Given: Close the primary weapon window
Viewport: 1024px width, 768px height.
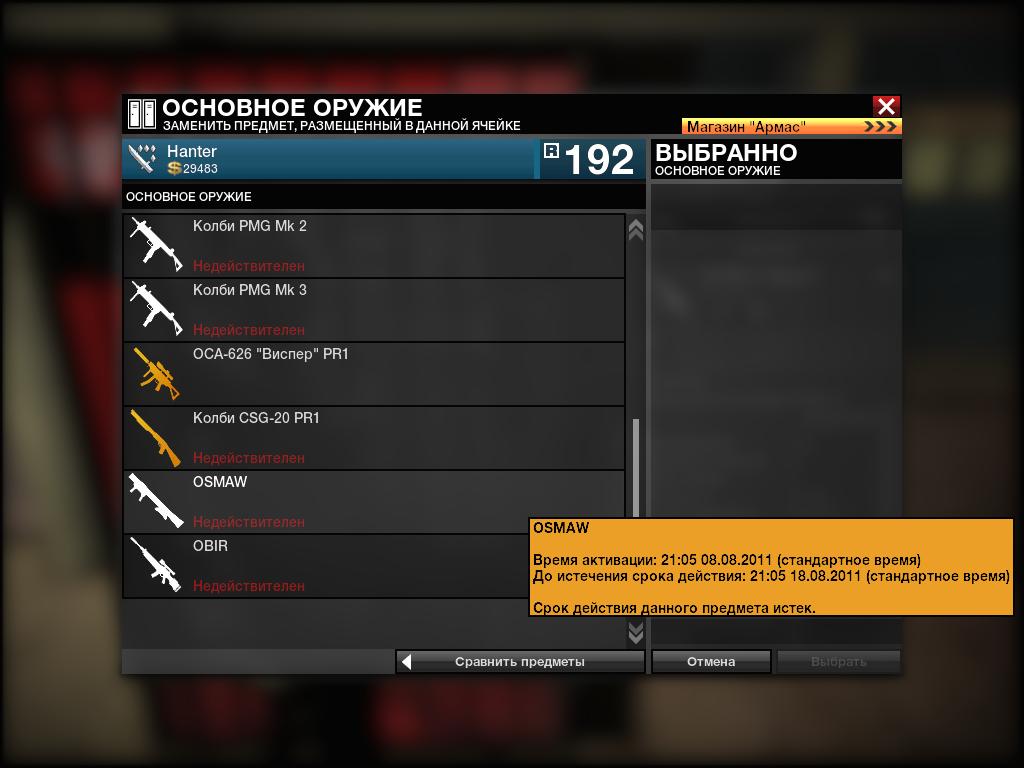Looking at the screenshot, I should point(886,106).
